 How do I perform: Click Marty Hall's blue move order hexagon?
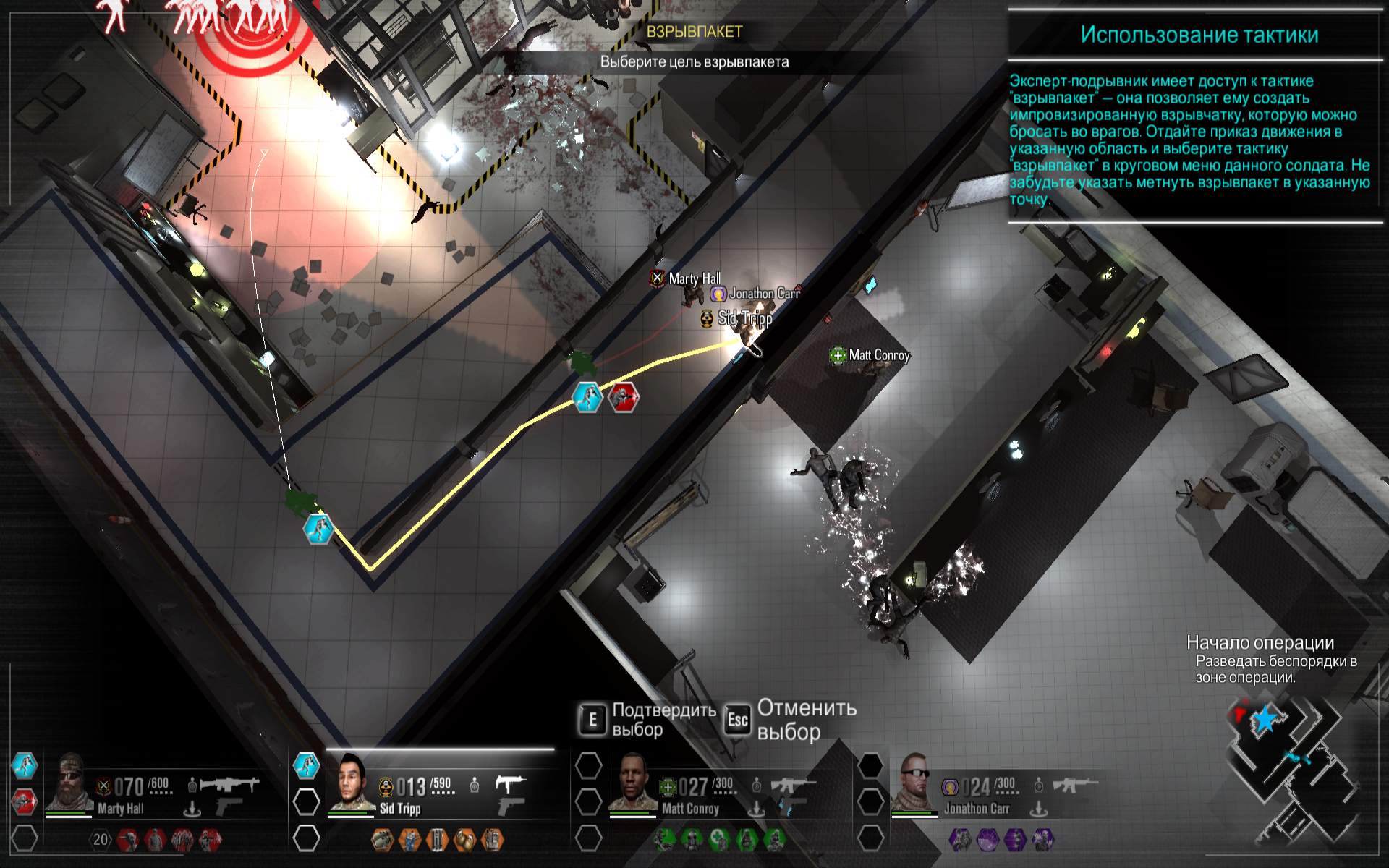(x=24, y=765)
